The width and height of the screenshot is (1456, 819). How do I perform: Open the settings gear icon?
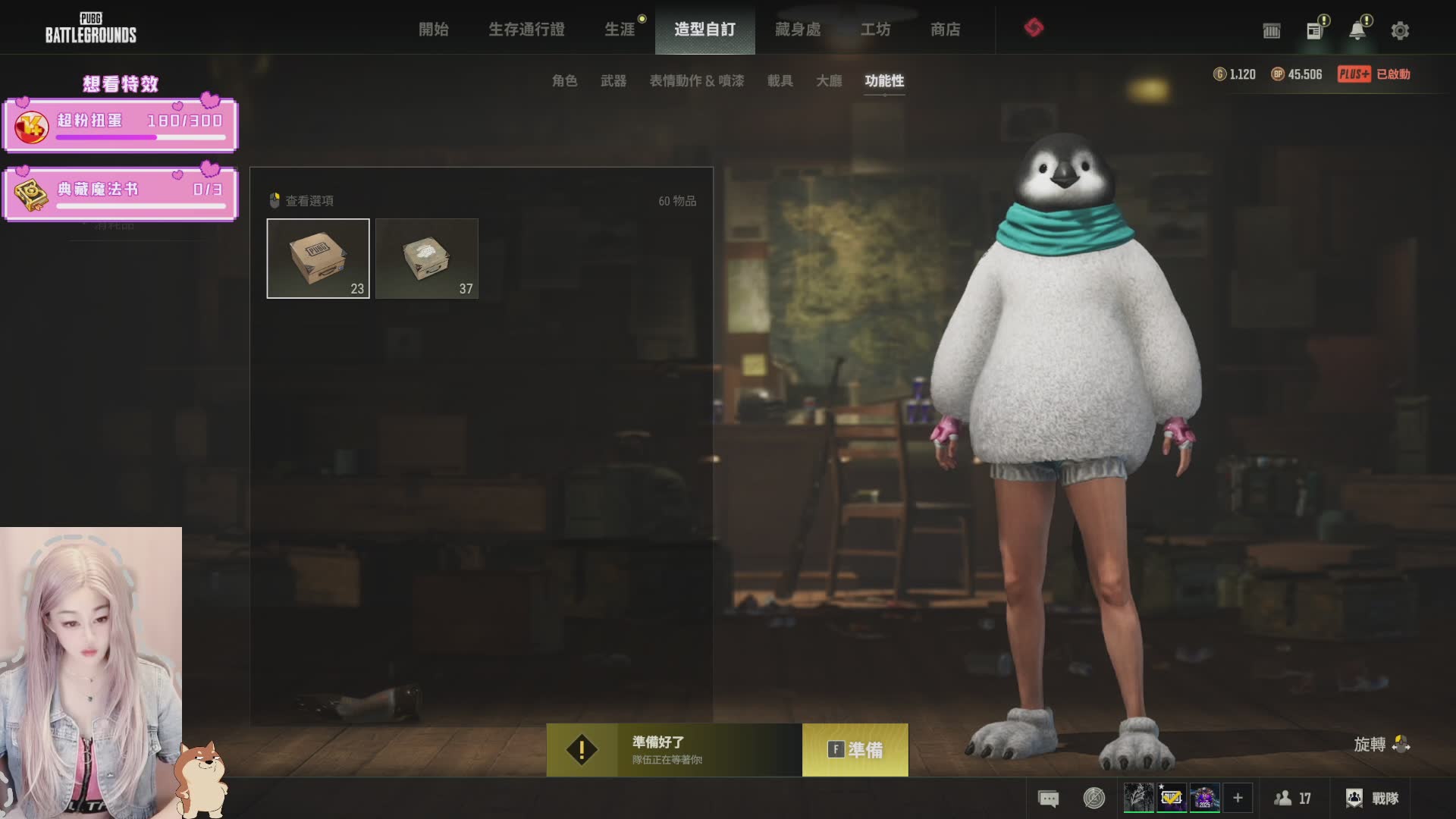[1400, 31]
